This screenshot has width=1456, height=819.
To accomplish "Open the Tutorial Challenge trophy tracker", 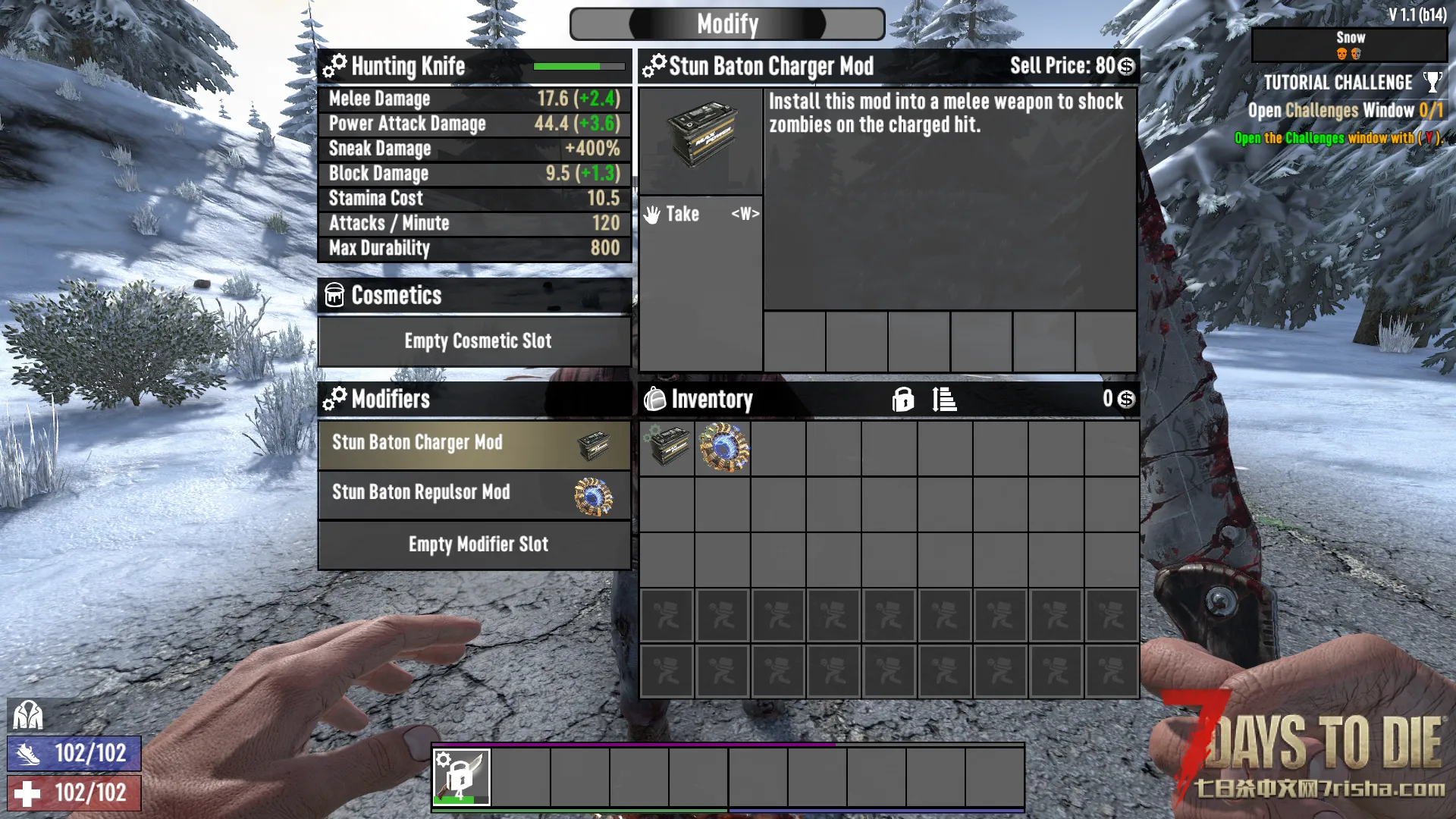I will [1432, 82].
